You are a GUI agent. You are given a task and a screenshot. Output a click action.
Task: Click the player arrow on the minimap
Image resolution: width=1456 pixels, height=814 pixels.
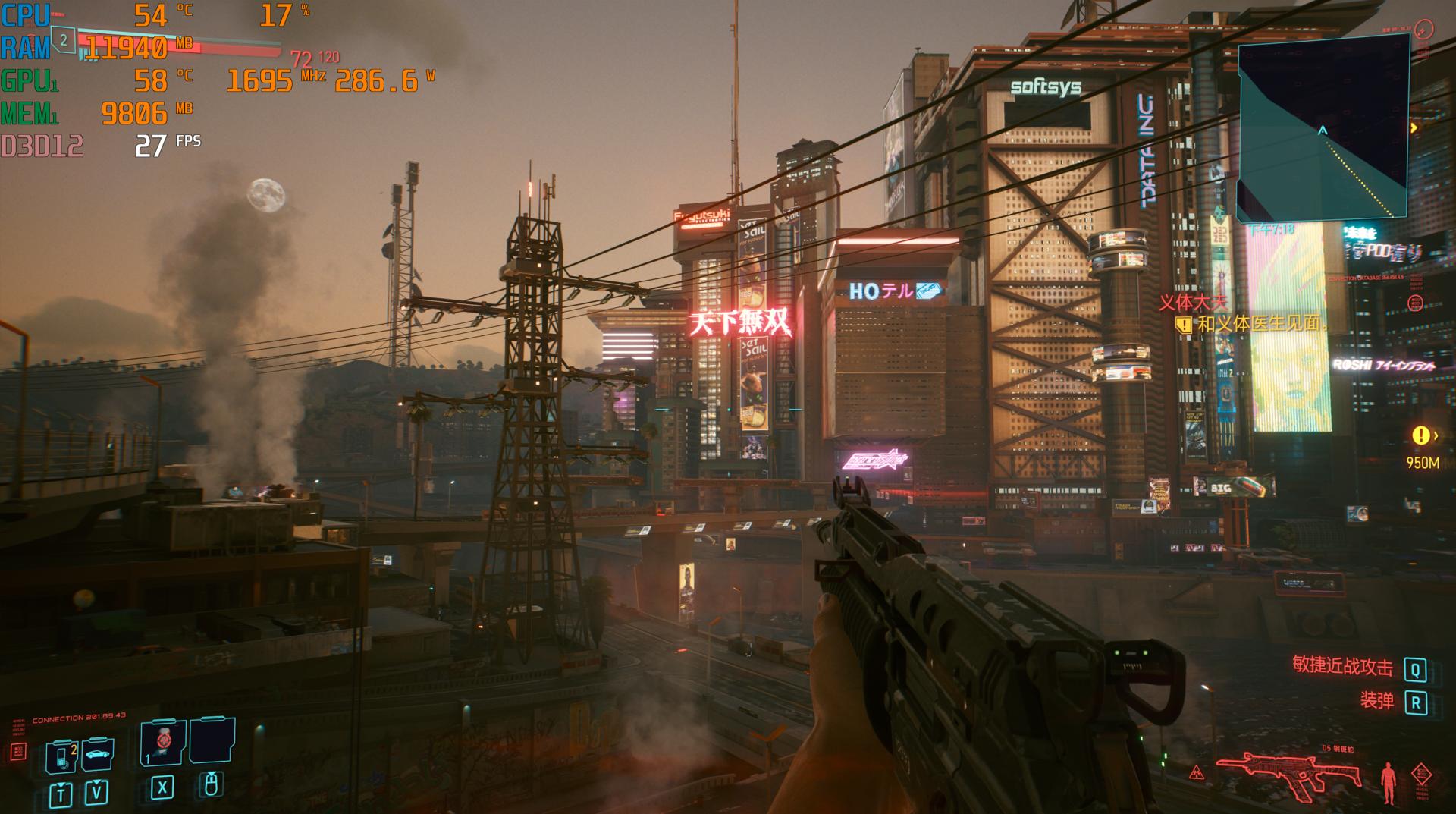click(1323, 131)
